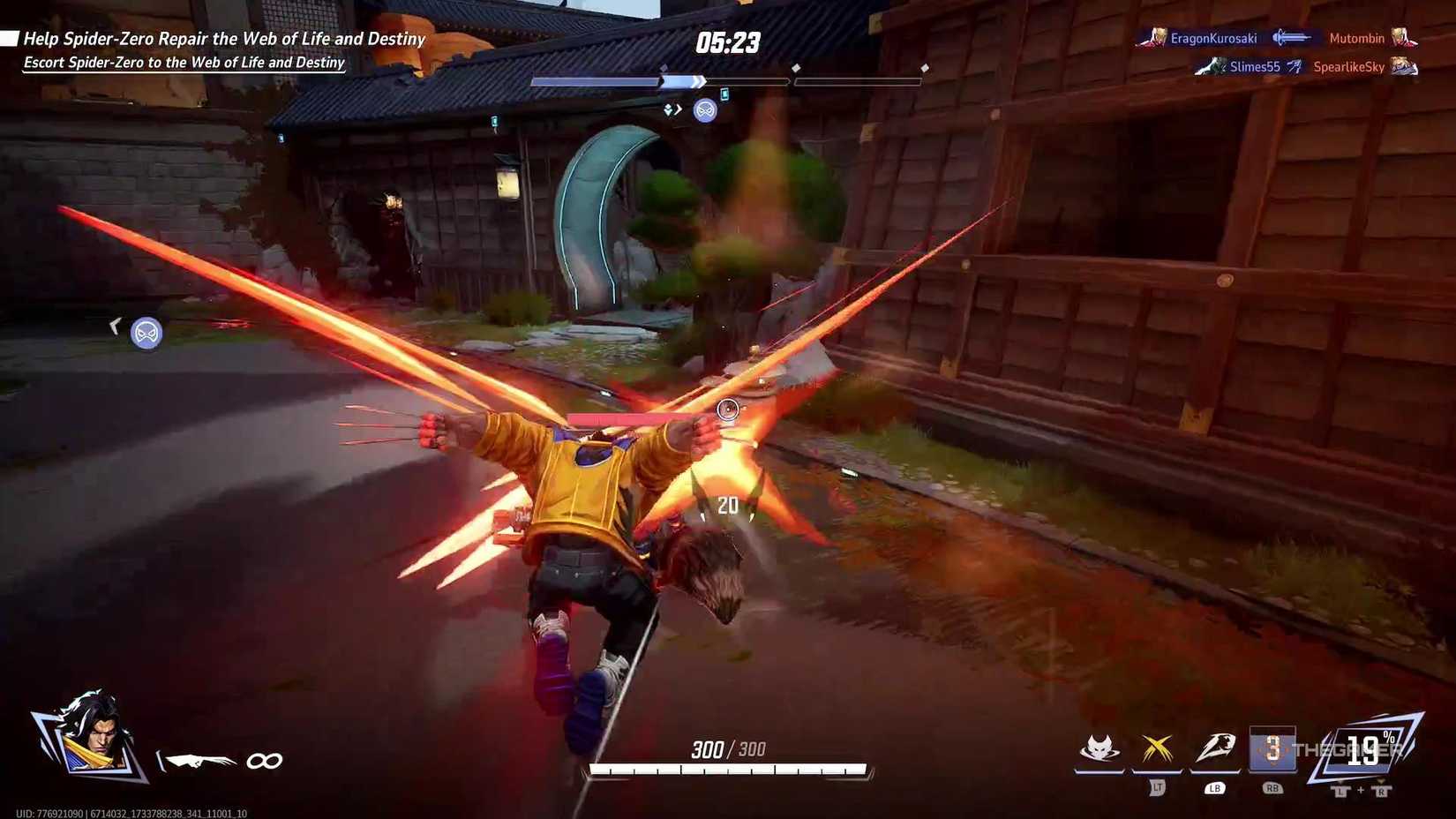The width and height of the screenshot is (1456, 819).
Task: Click the Spider-Zero waypoint marker on the left
Action: click(x=146, y=332)
